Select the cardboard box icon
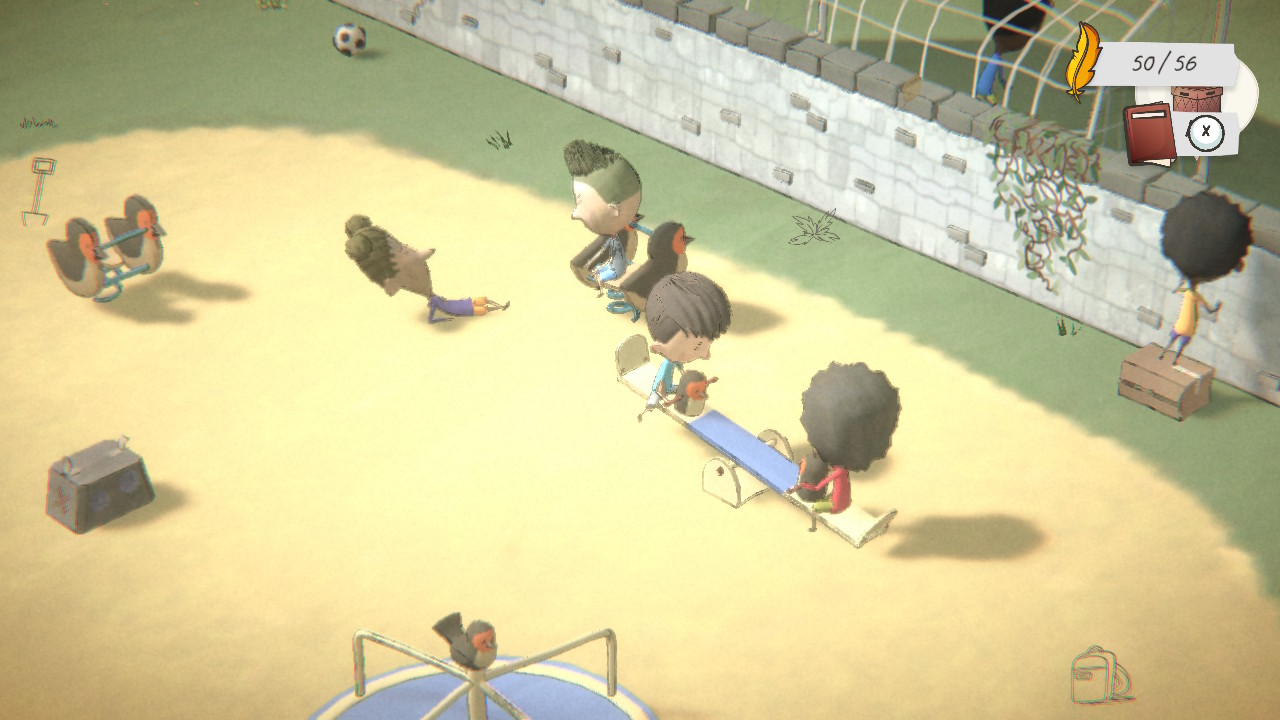 coord(1197,99)
